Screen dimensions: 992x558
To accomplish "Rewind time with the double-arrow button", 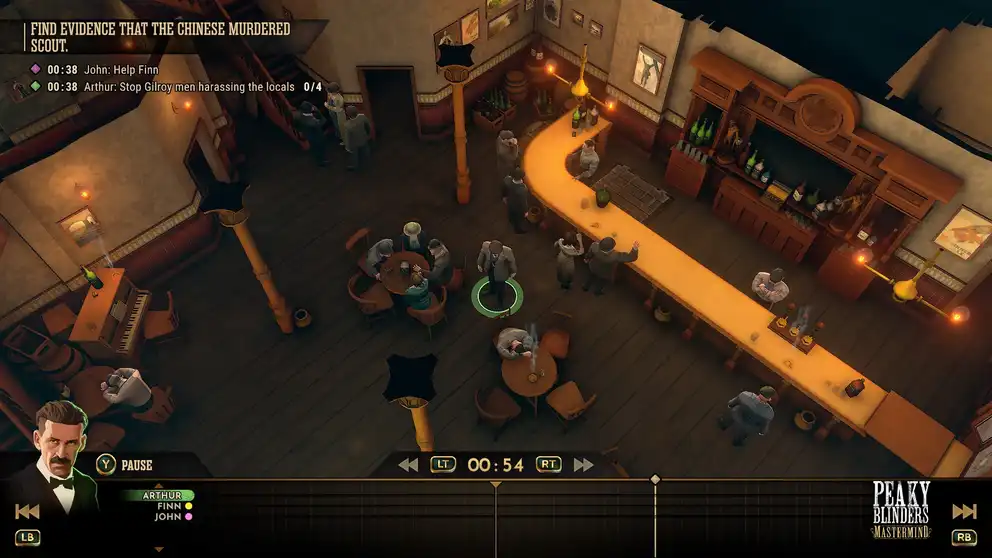I will coord(408,464).
